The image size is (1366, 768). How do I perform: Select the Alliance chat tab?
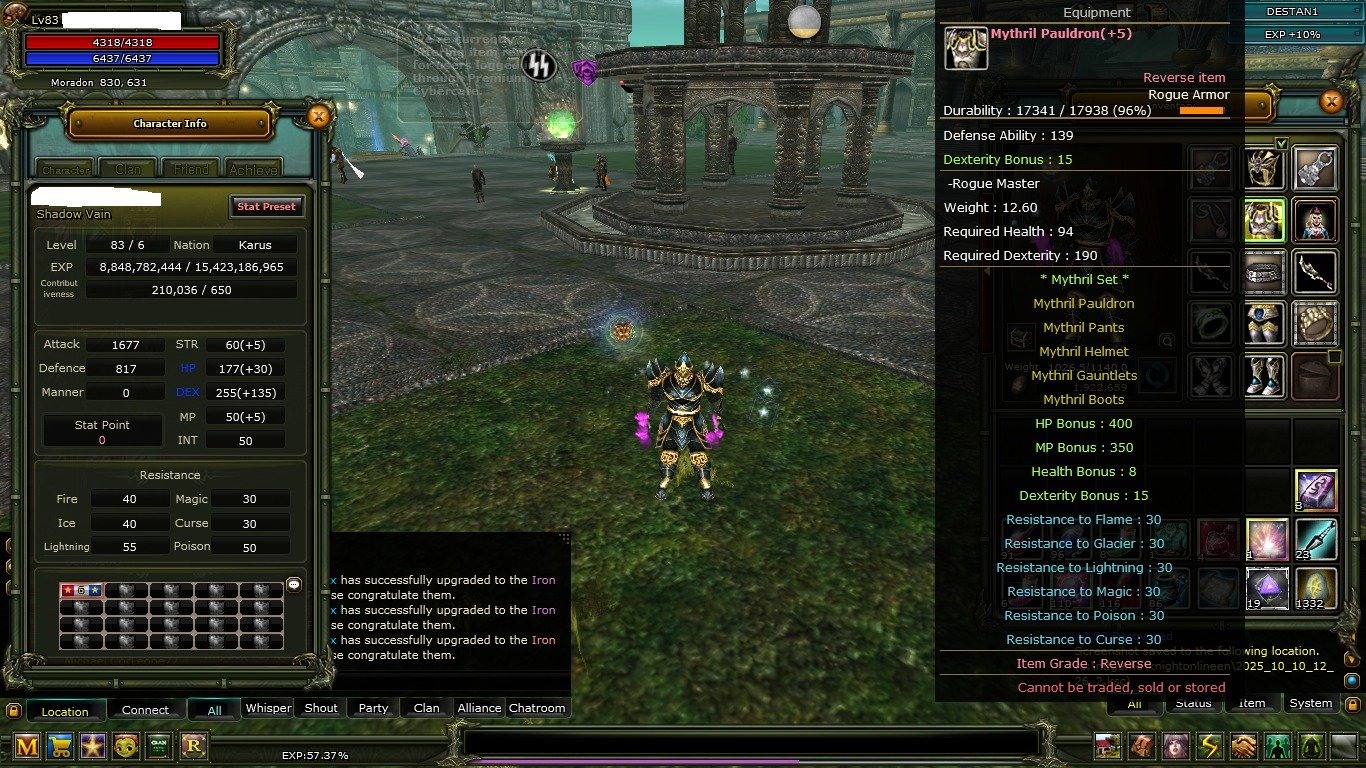point(479,708)
